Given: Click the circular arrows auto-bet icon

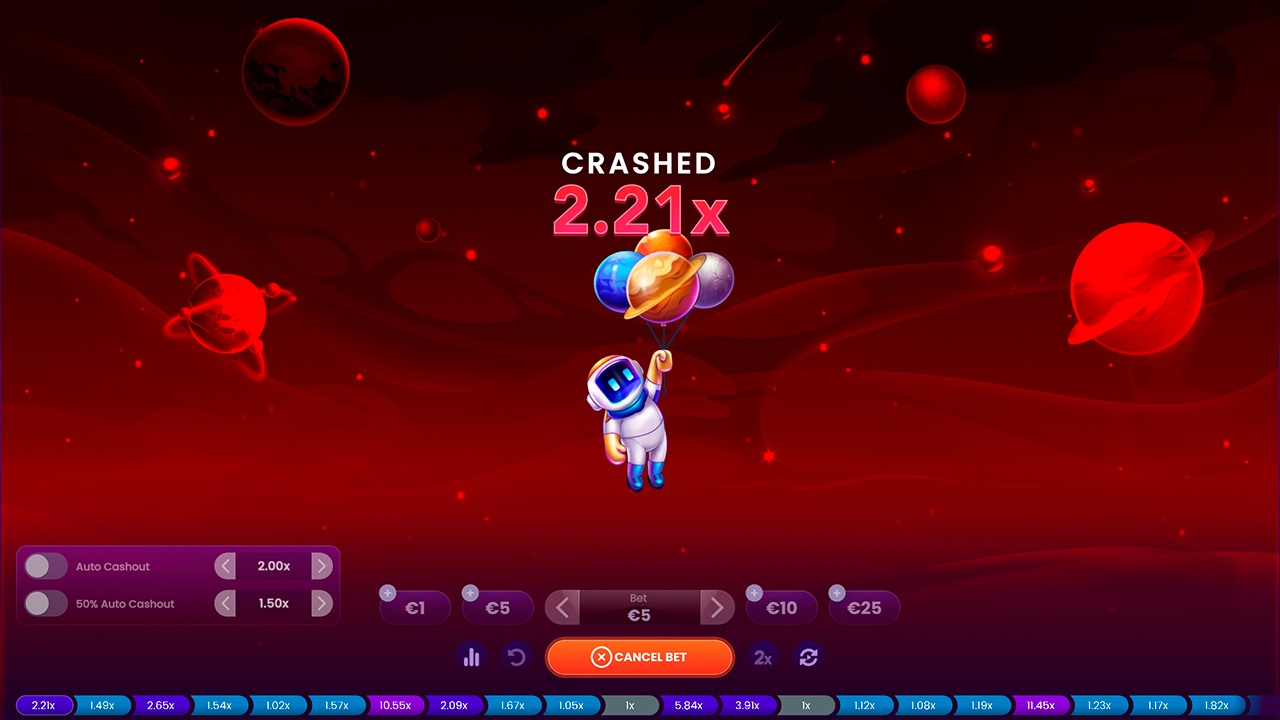Looking at the screenshot, I should click(808, 657).
